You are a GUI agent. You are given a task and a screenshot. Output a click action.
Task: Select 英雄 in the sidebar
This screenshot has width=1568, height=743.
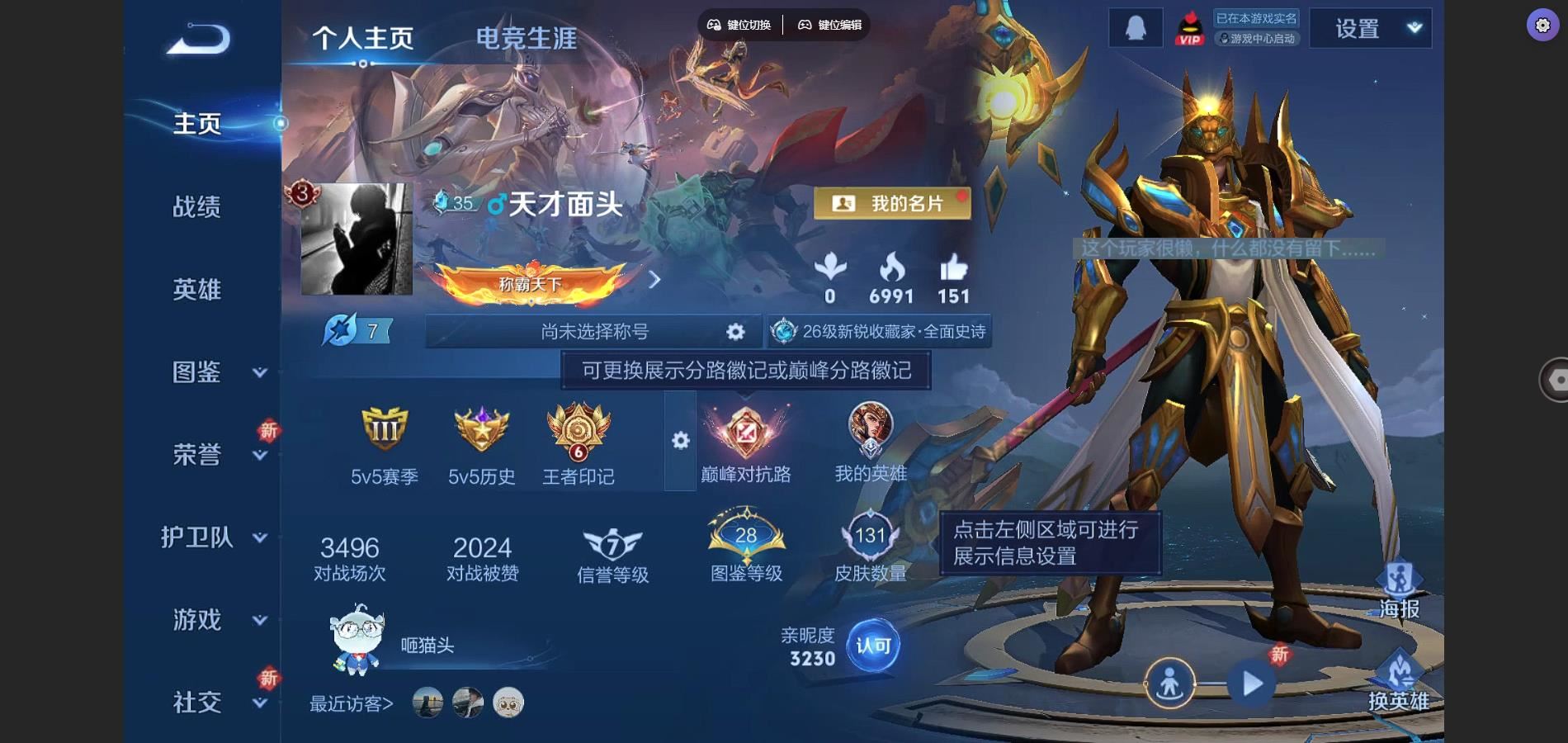(196, 289)
